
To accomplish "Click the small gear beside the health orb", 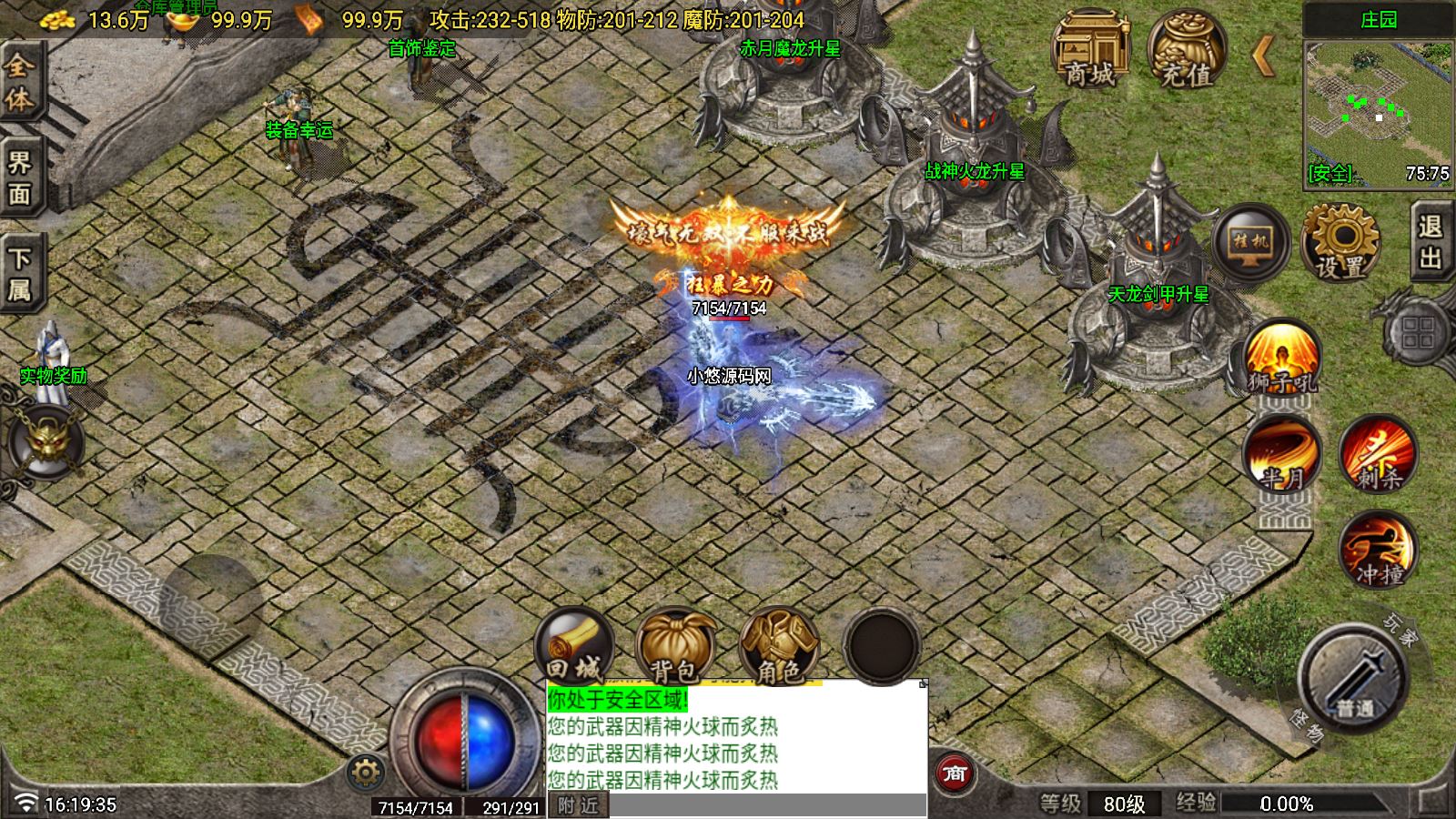I will point(365,773).
